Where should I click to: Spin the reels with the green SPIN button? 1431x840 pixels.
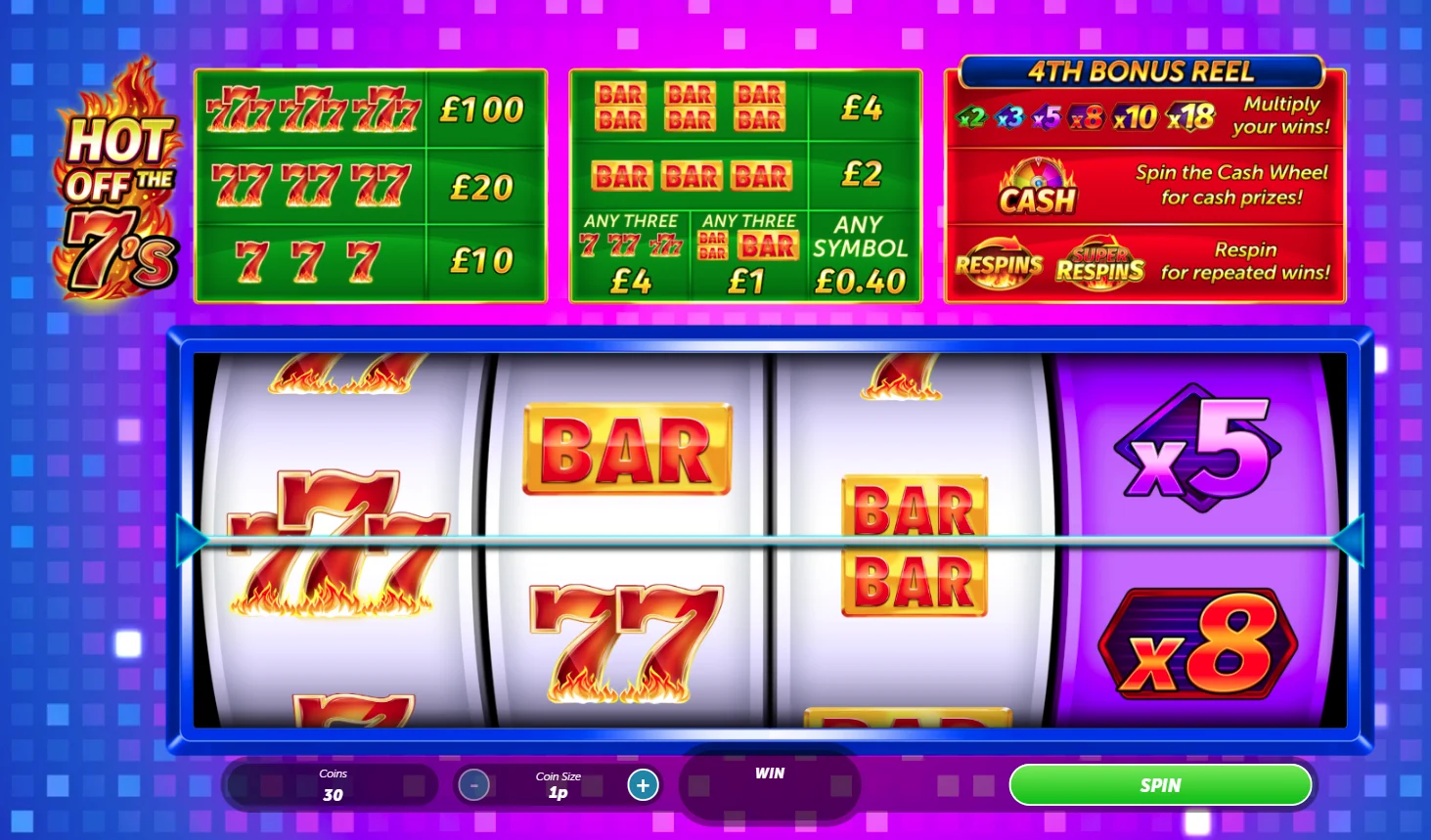(x=1159, y=785)
